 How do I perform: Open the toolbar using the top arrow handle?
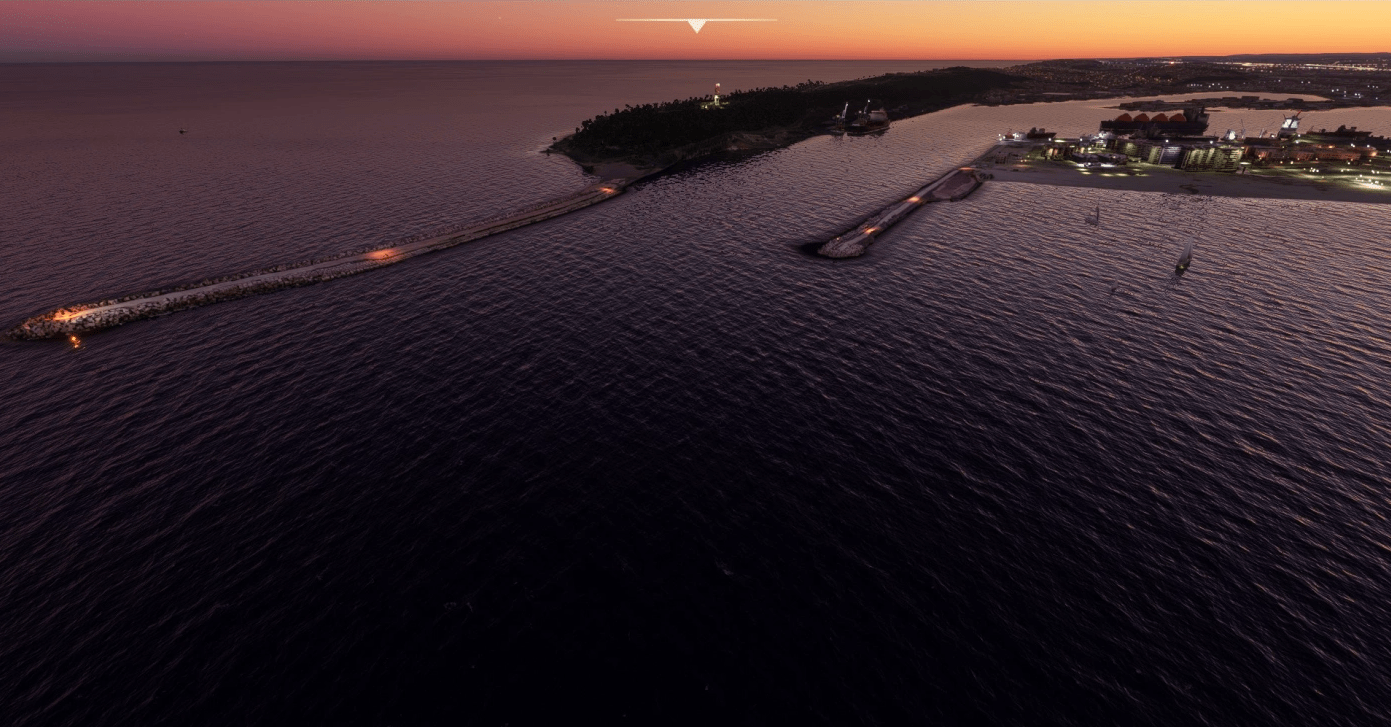696,25
